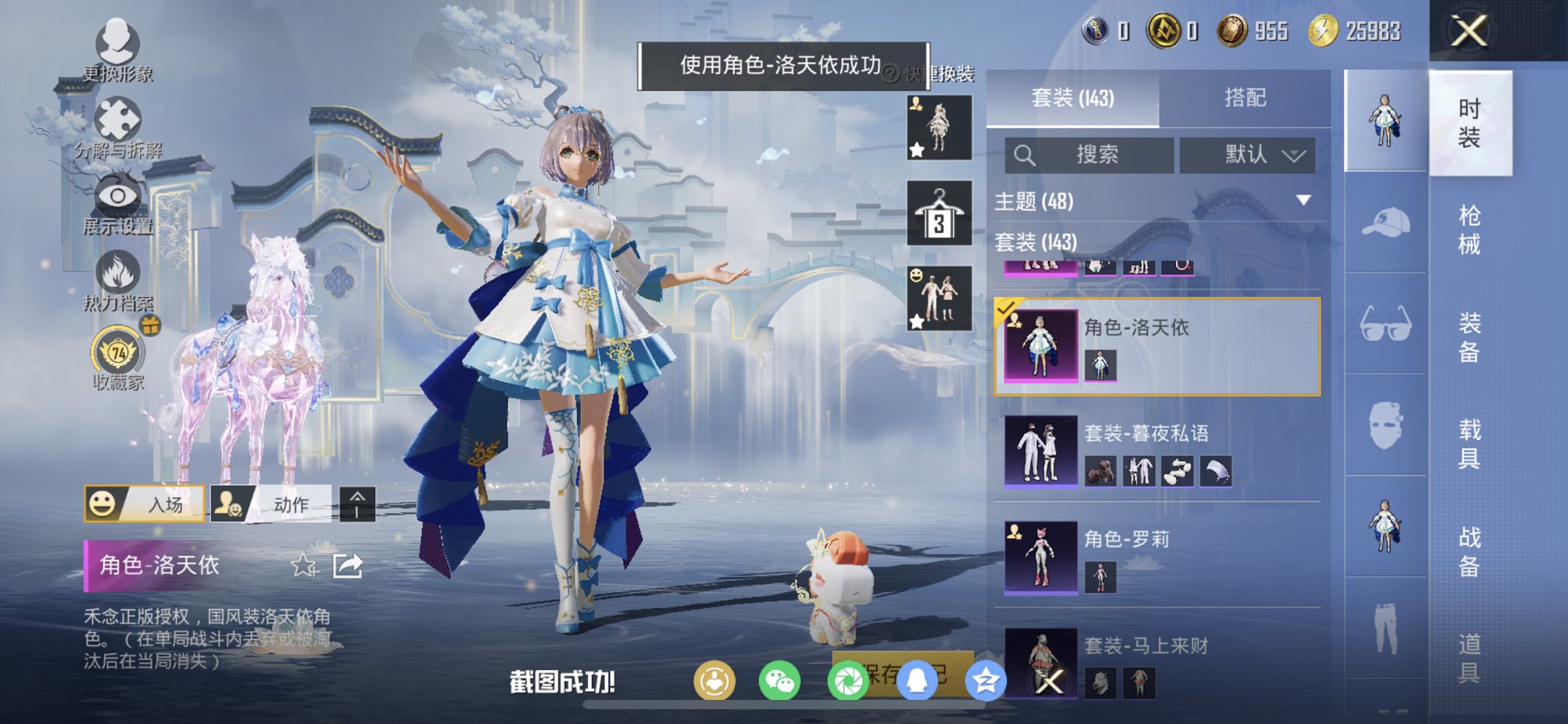Screen dimensions: 1568x724
Task: Select the 套装-暮夜私语 outfit thumbnail
Action: click(1040, 452)
